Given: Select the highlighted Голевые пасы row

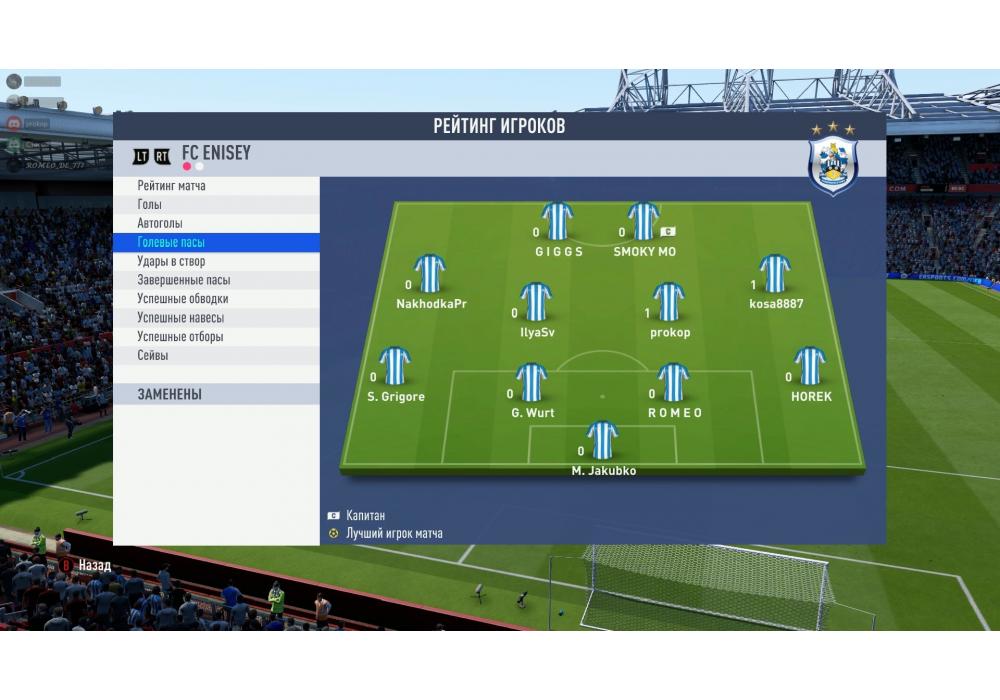Looking at the screenshot, I should [x=171, y=243].
